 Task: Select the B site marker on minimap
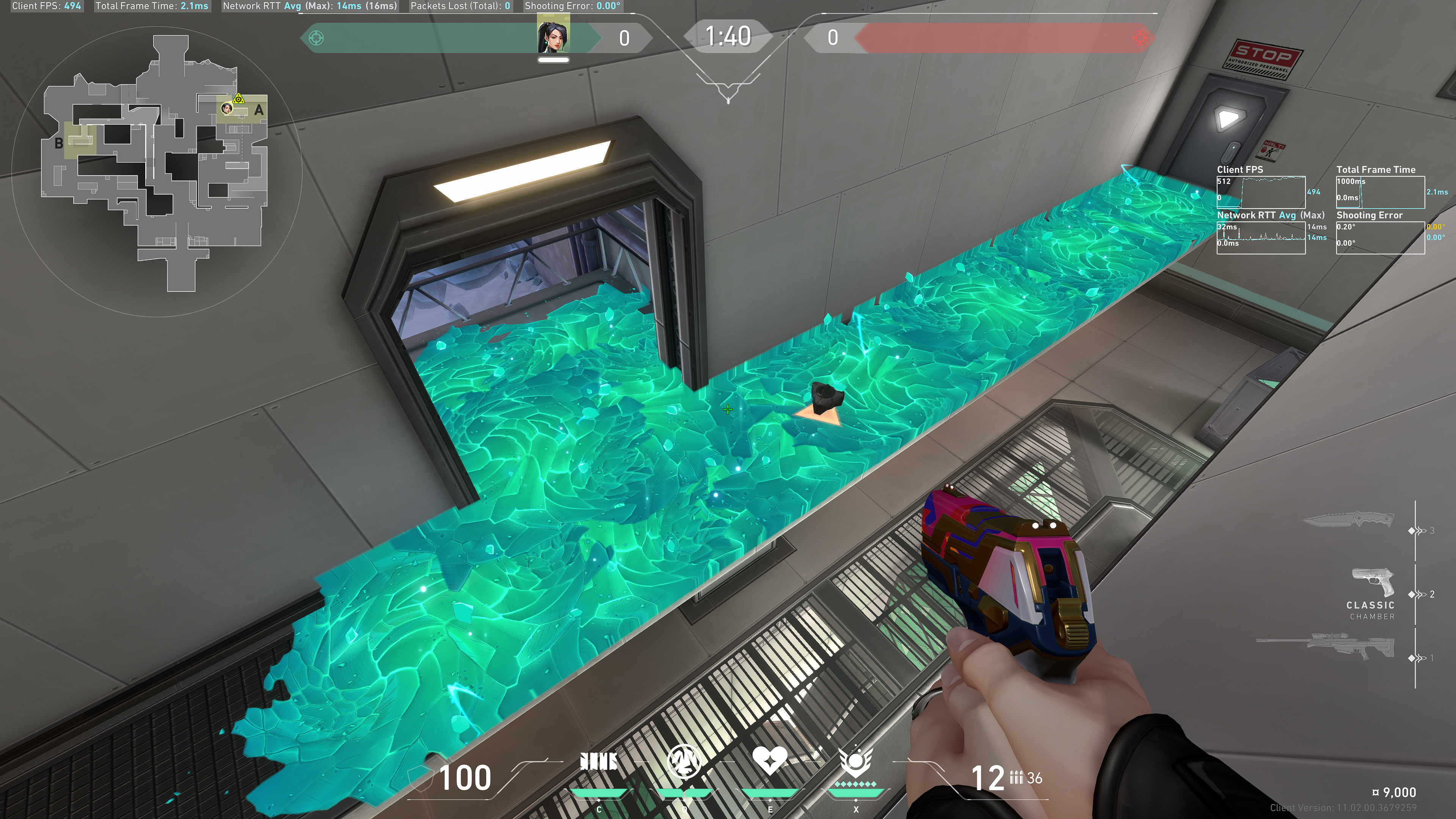click(59, 144)
